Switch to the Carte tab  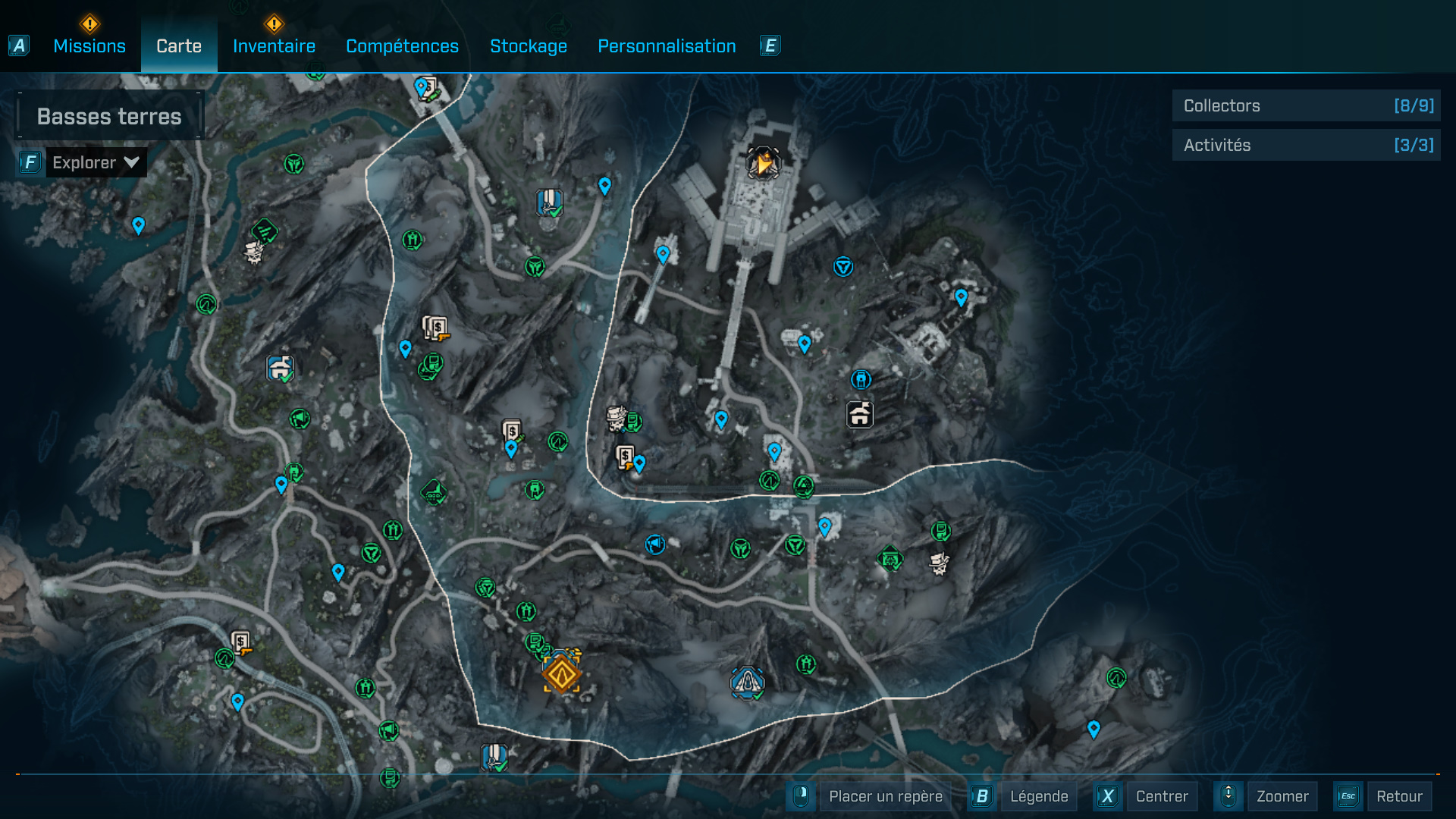tap(179, 46)
